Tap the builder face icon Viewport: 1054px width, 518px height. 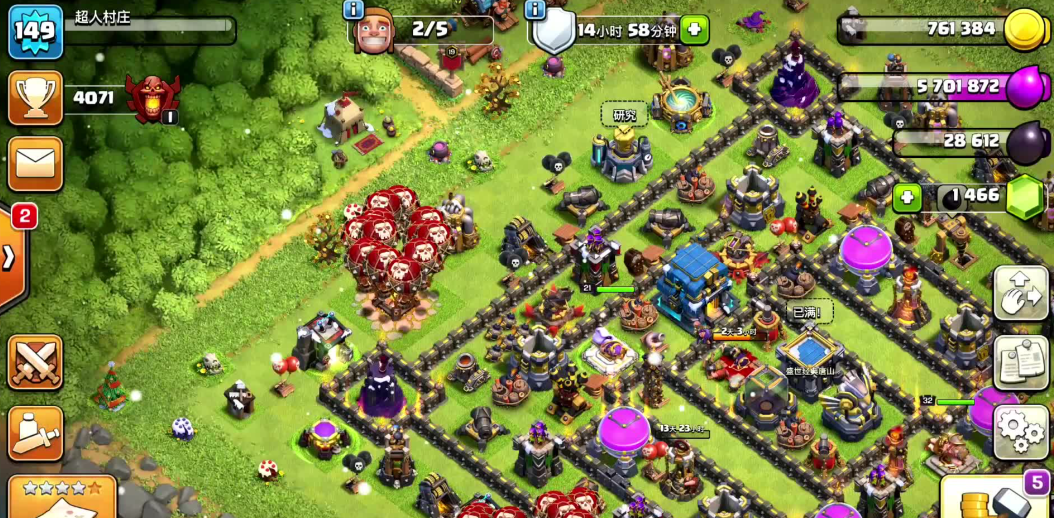377,29
